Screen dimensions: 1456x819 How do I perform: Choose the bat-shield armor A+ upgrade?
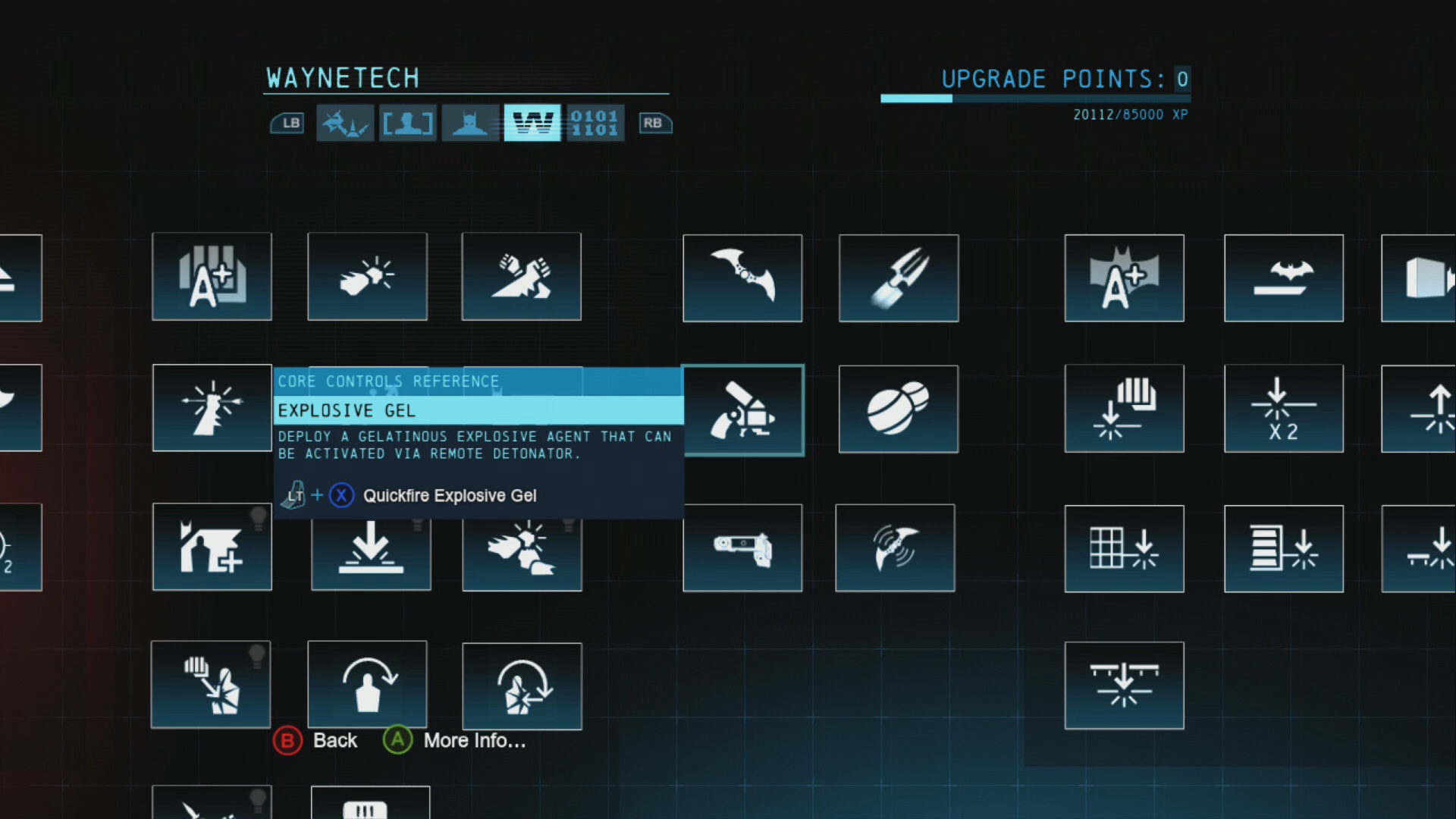point(1124,278)
